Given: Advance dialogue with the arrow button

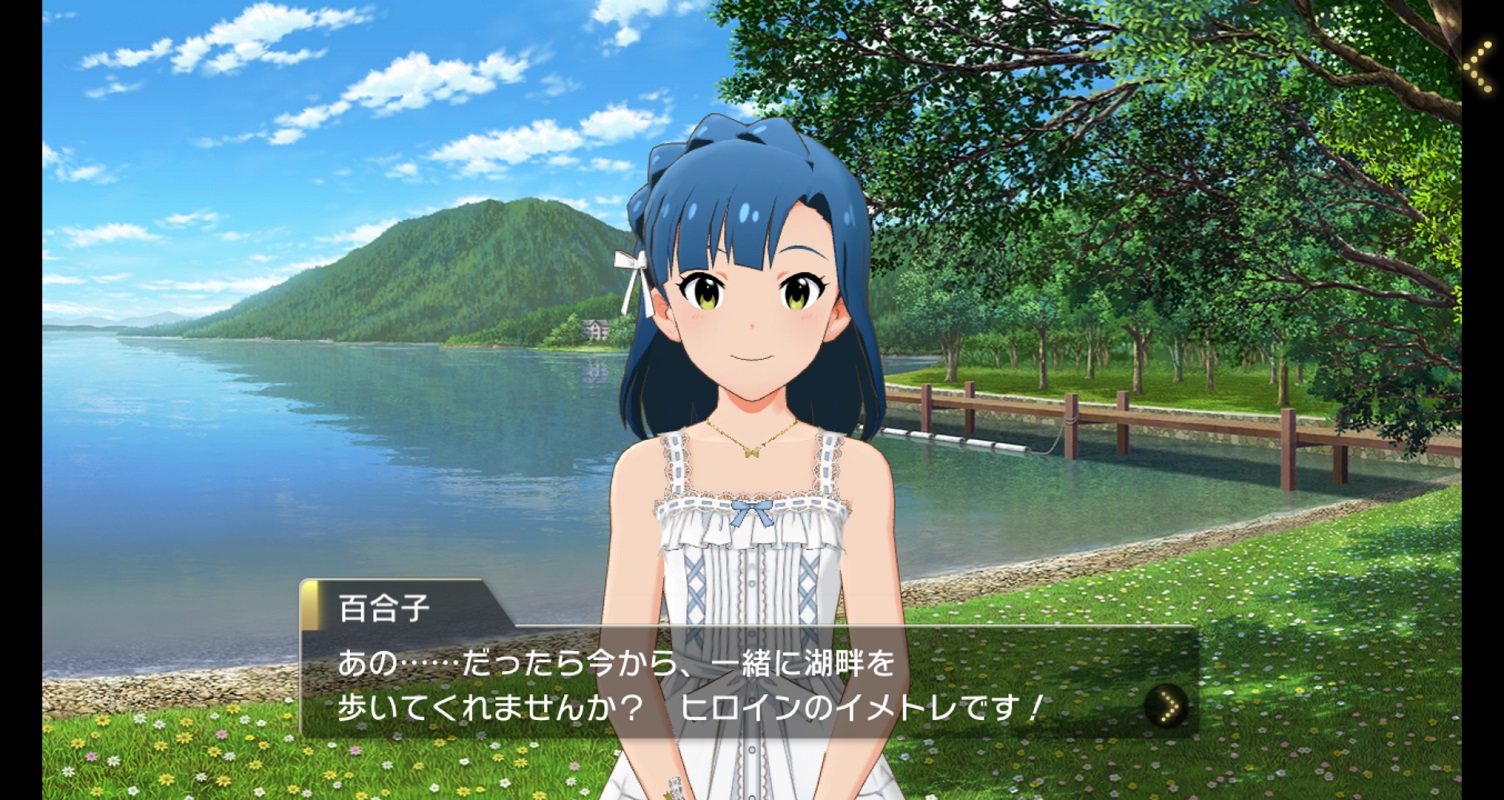Looking at the screenshot, I should (x=1166, y=706).
